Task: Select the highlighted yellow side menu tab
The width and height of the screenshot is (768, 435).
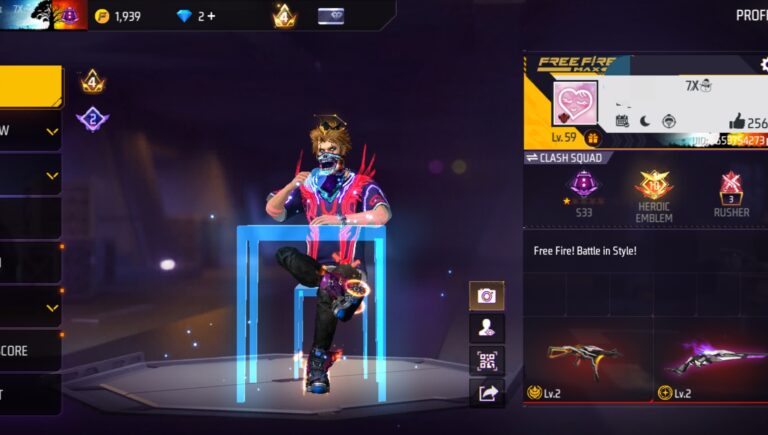Action: (30, 87)
